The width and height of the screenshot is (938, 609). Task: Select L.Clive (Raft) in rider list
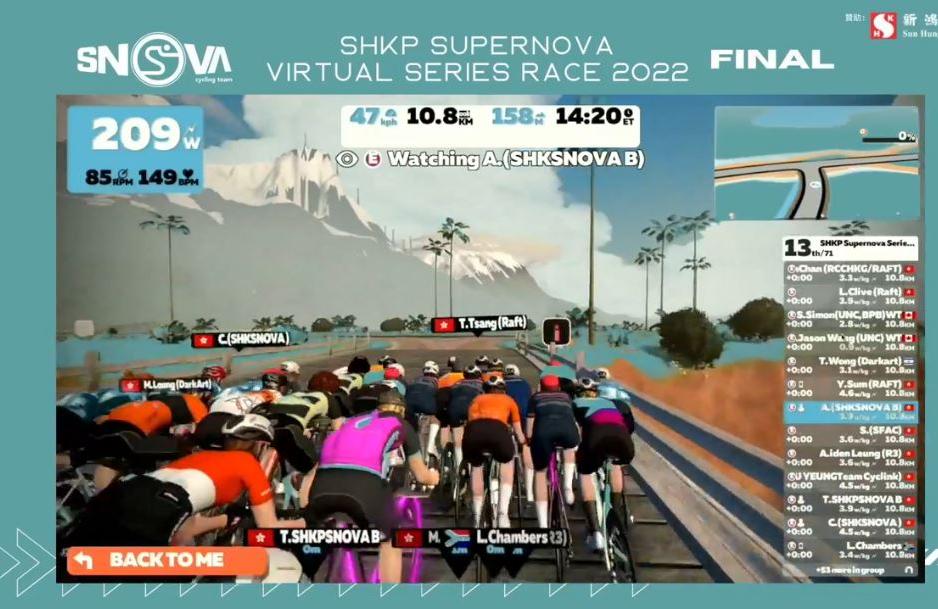851,296
